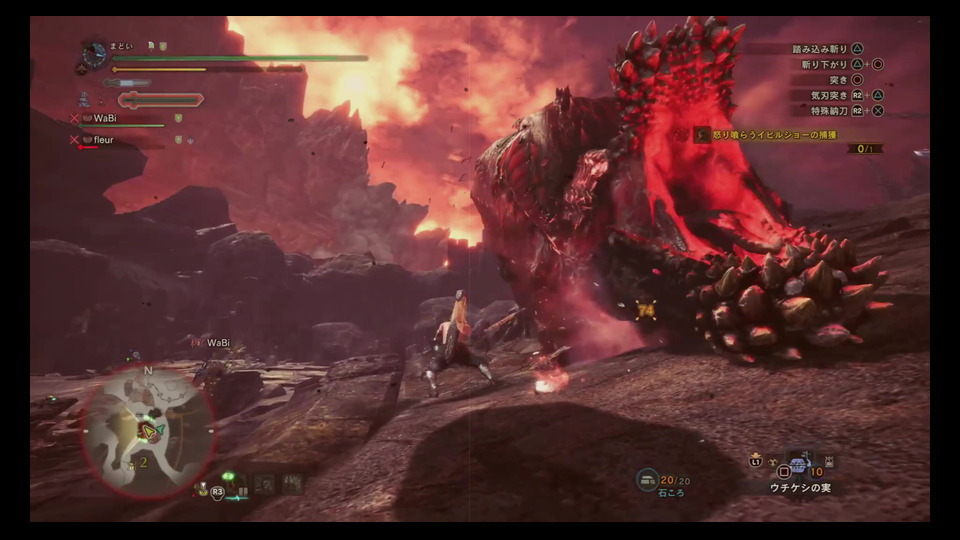Click the green glowing scoutfly status icon

tap(229, 476)
